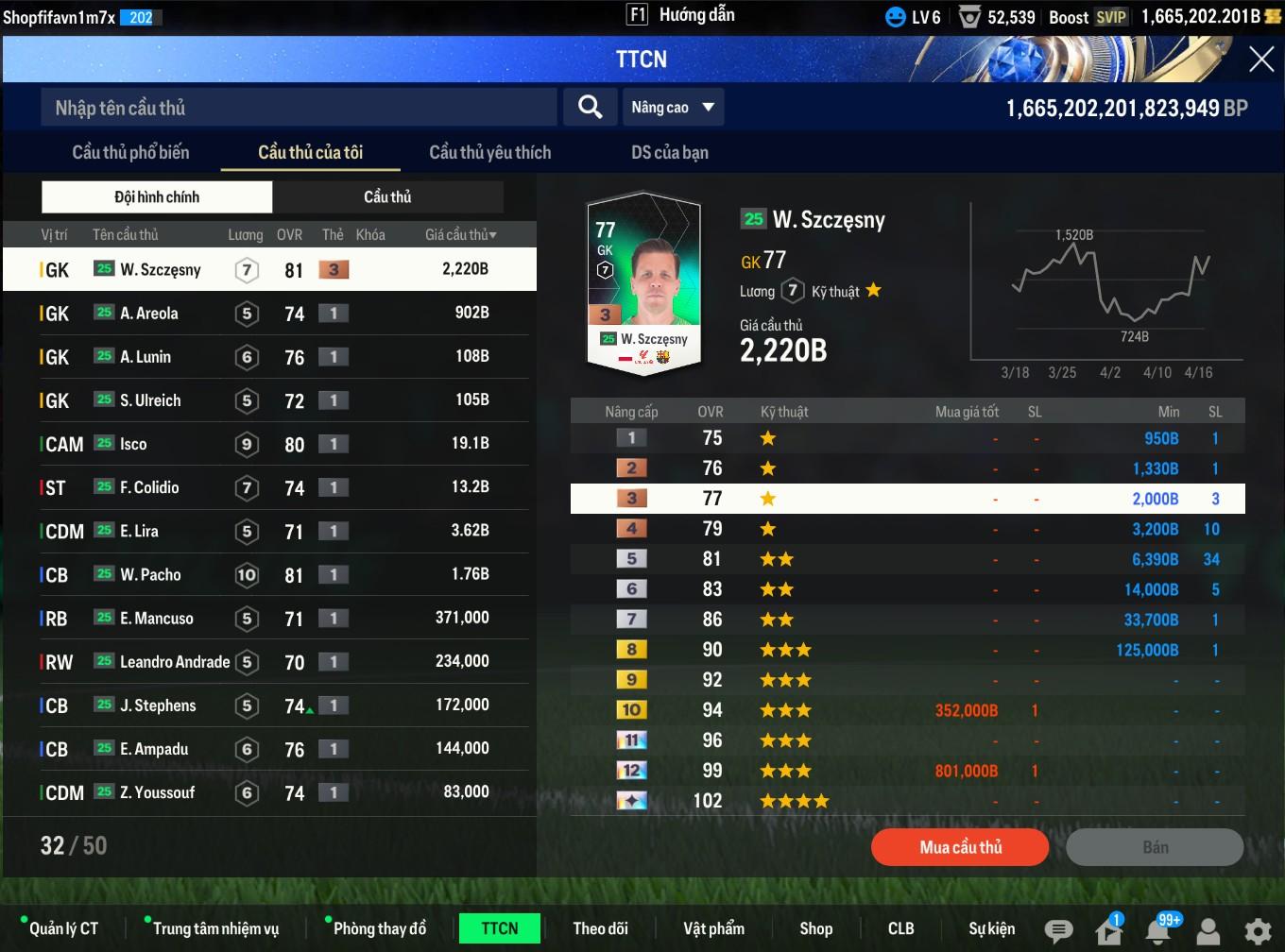The width and height of the screenshot is (1285, 952).
Task: Sort the list by Giá cầu thủ
Action: (x=460, y=234)
